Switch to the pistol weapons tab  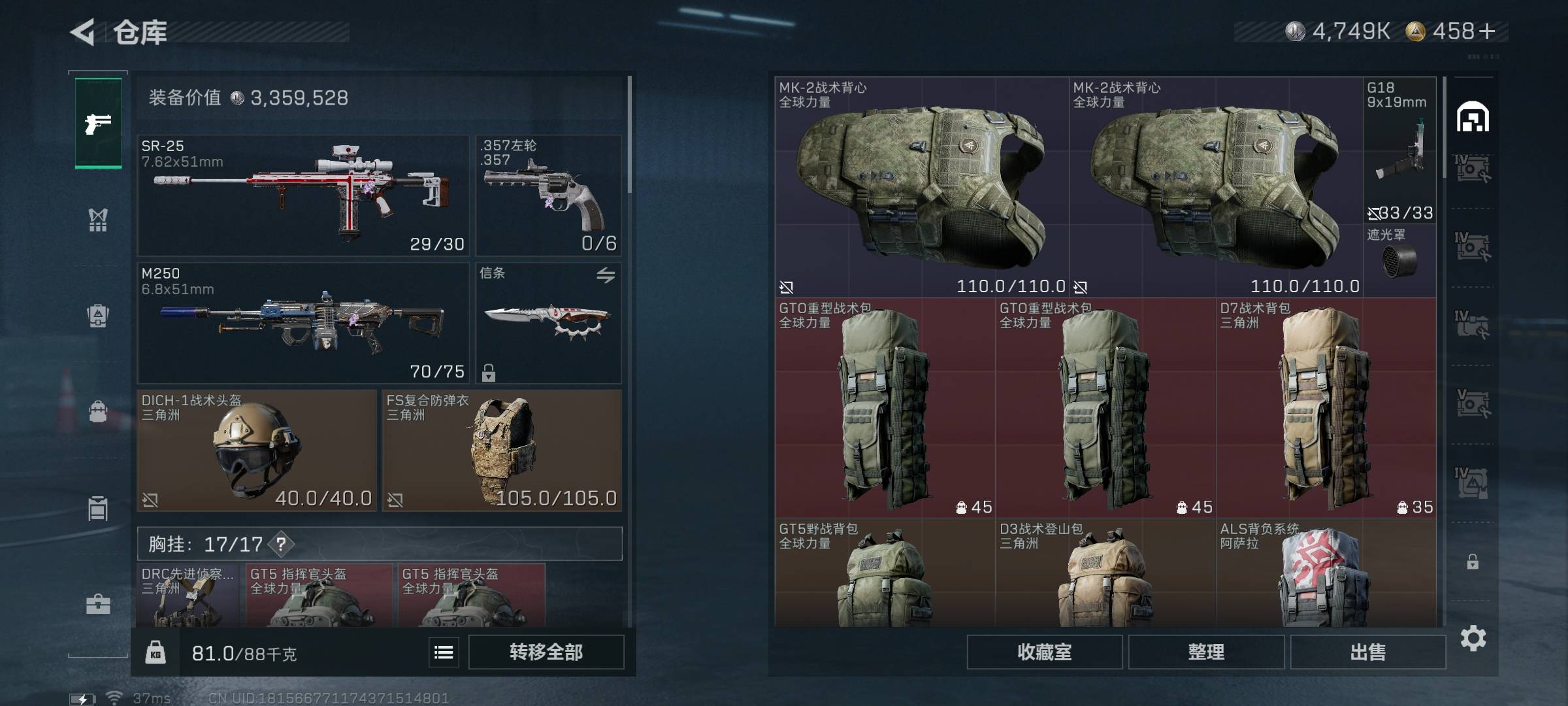point(98,123)
